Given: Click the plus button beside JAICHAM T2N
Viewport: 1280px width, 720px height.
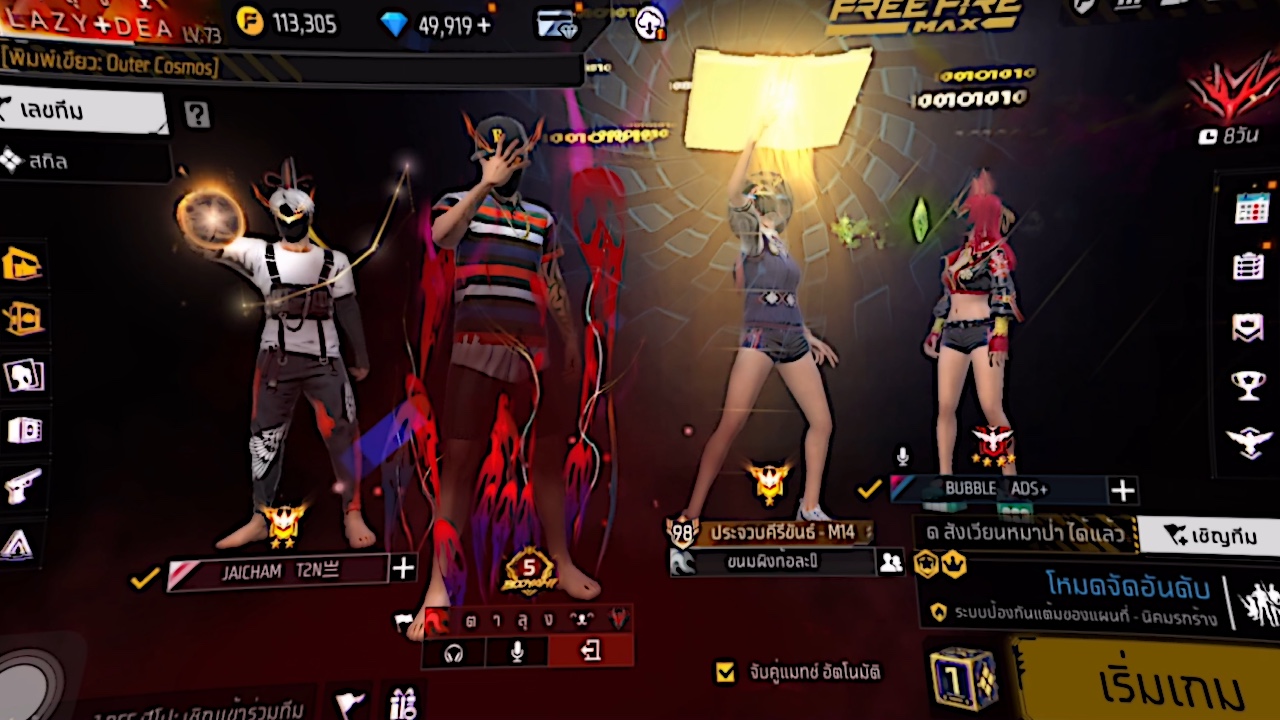Looking at the screenshot, I should 403,568.
